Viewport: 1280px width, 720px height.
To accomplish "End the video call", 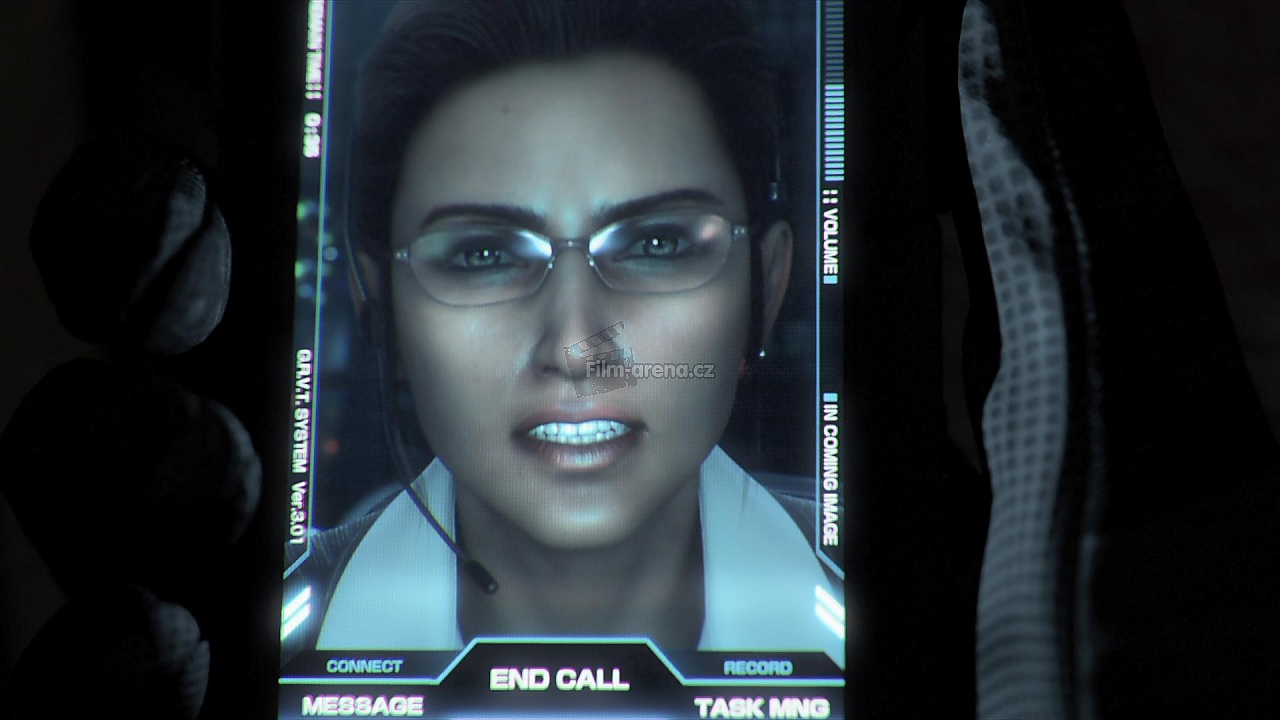I will (559, 679).
